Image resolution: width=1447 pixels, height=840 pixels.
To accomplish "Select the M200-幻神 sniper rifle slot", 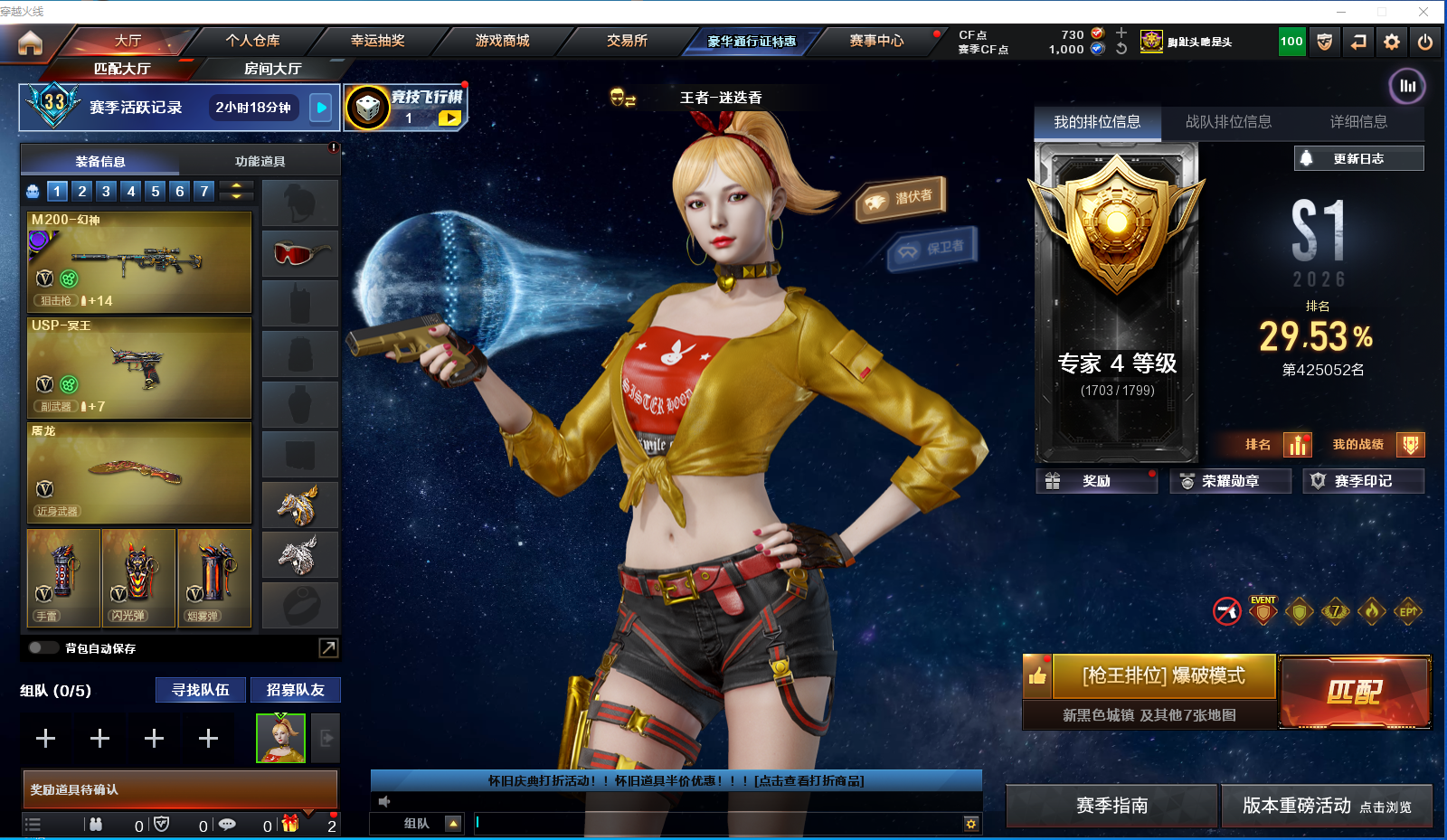I will pyautogui.click(x=139, y=261).
